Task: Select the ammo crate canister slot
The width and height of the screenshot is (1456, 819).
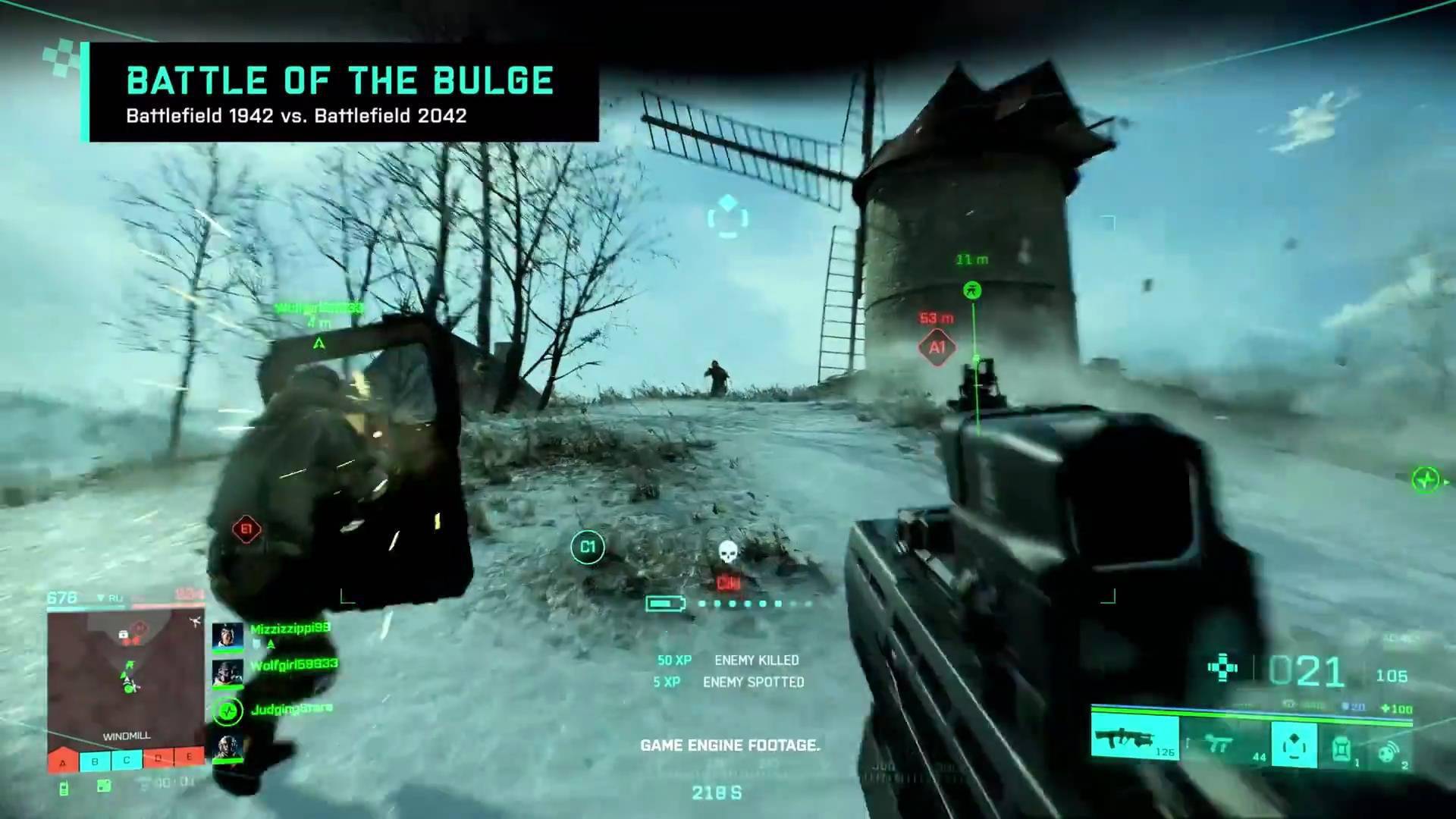Action: tap(1341, 745)
